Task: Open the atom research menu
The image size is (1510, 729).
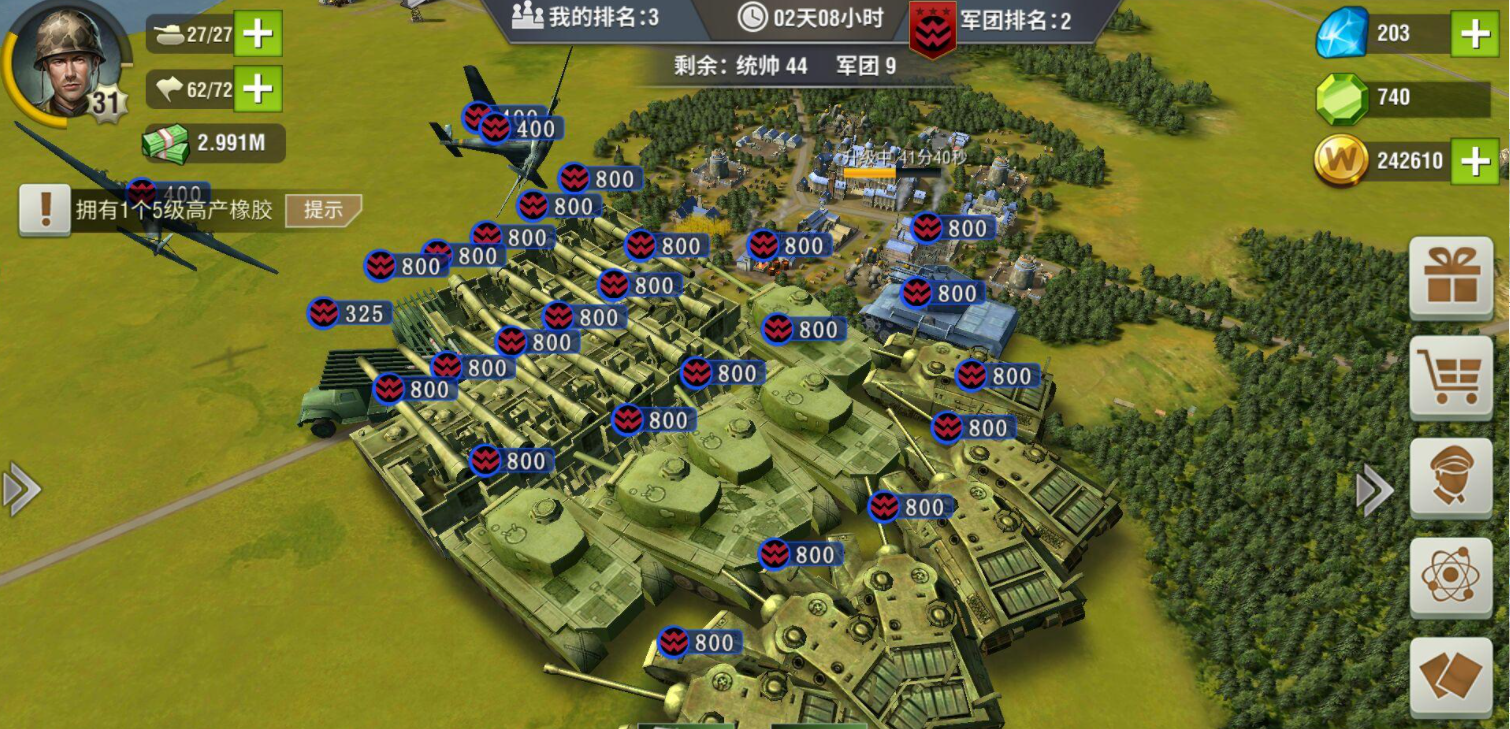Action: click(x=1451, y=576)
